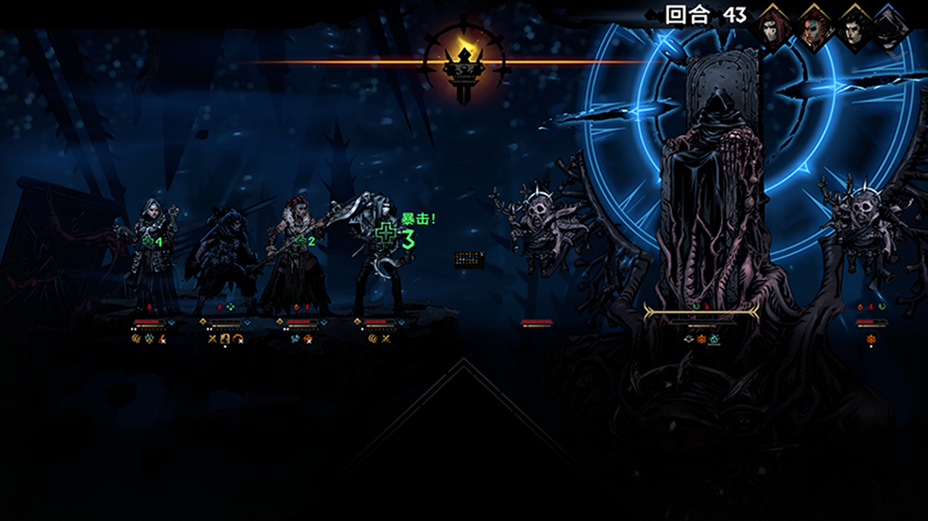
Task: Select the red-haired blue-painted hero turn portrait
Action: [815, 27]
